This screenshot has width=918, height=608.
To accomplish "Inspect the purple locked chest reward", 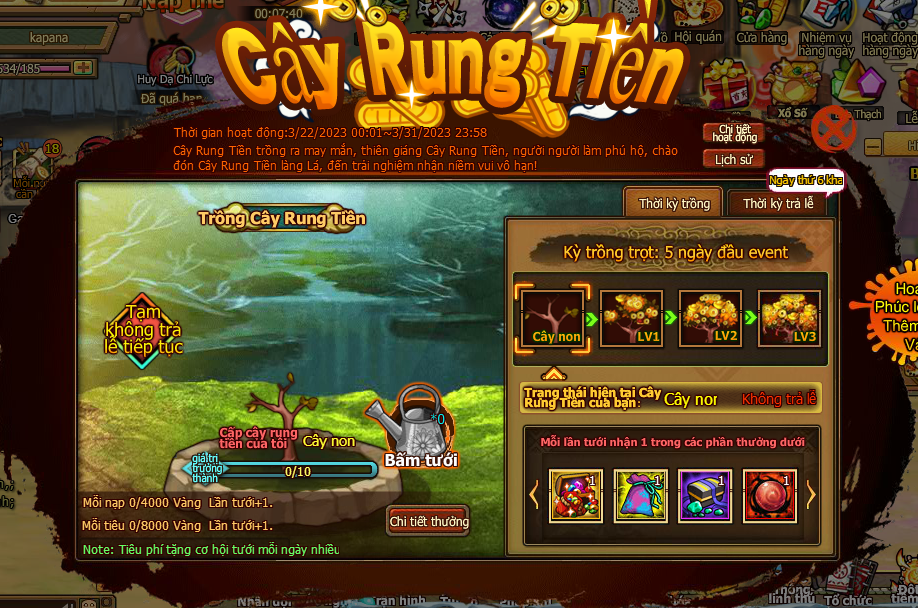I will pos(705,495).
